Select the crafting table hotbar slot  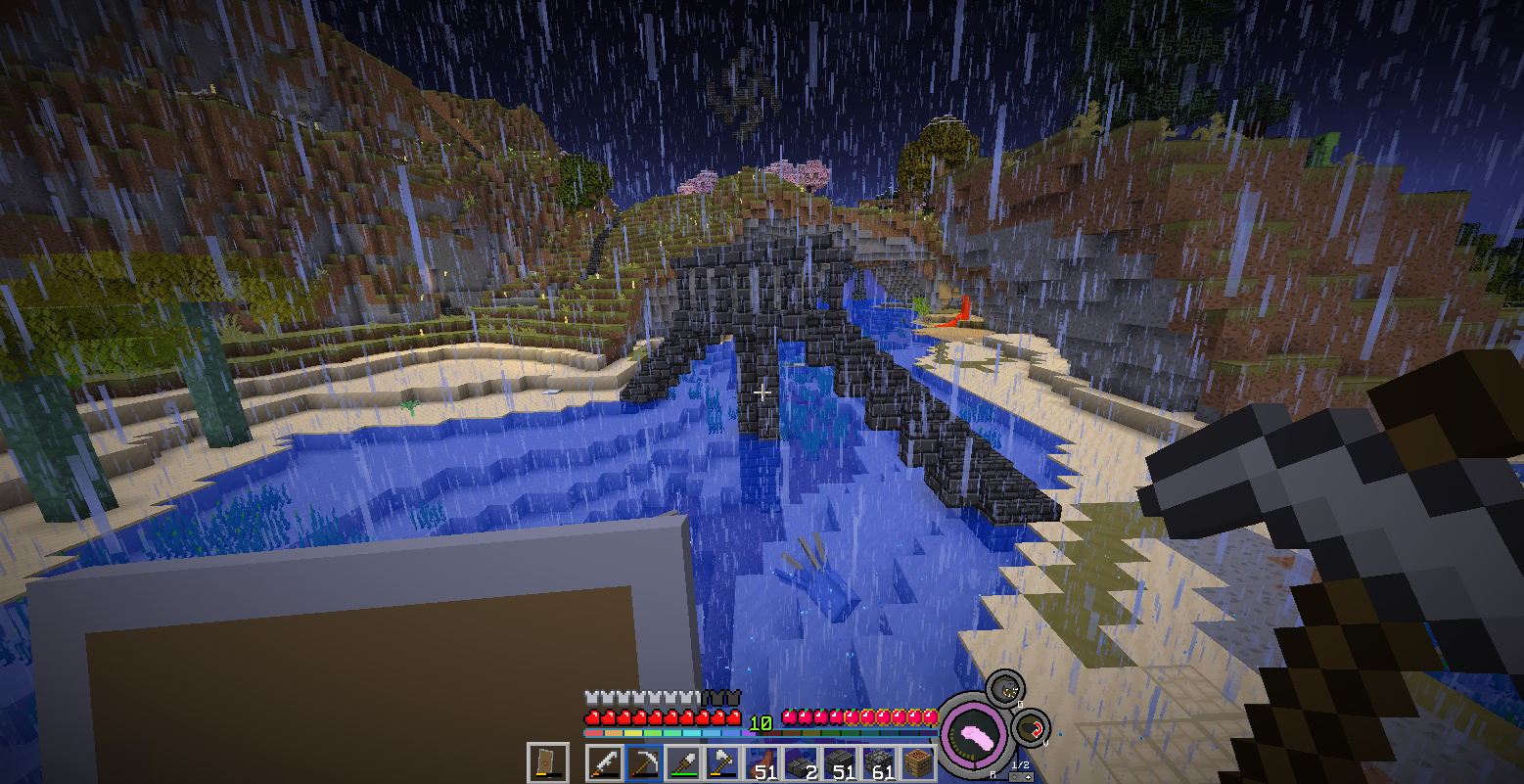917,762
